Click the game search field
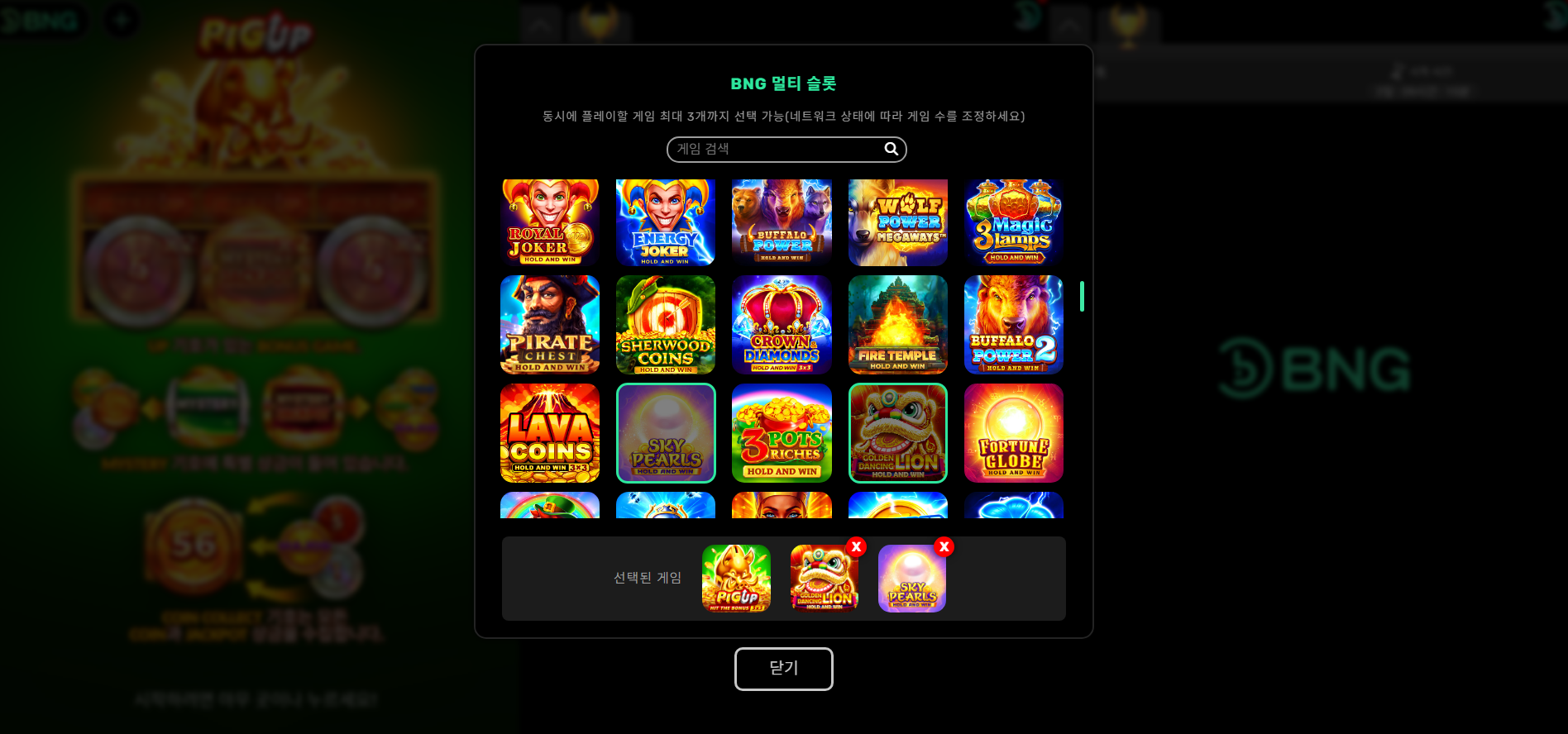The image size is (1568, 734). 777,150
